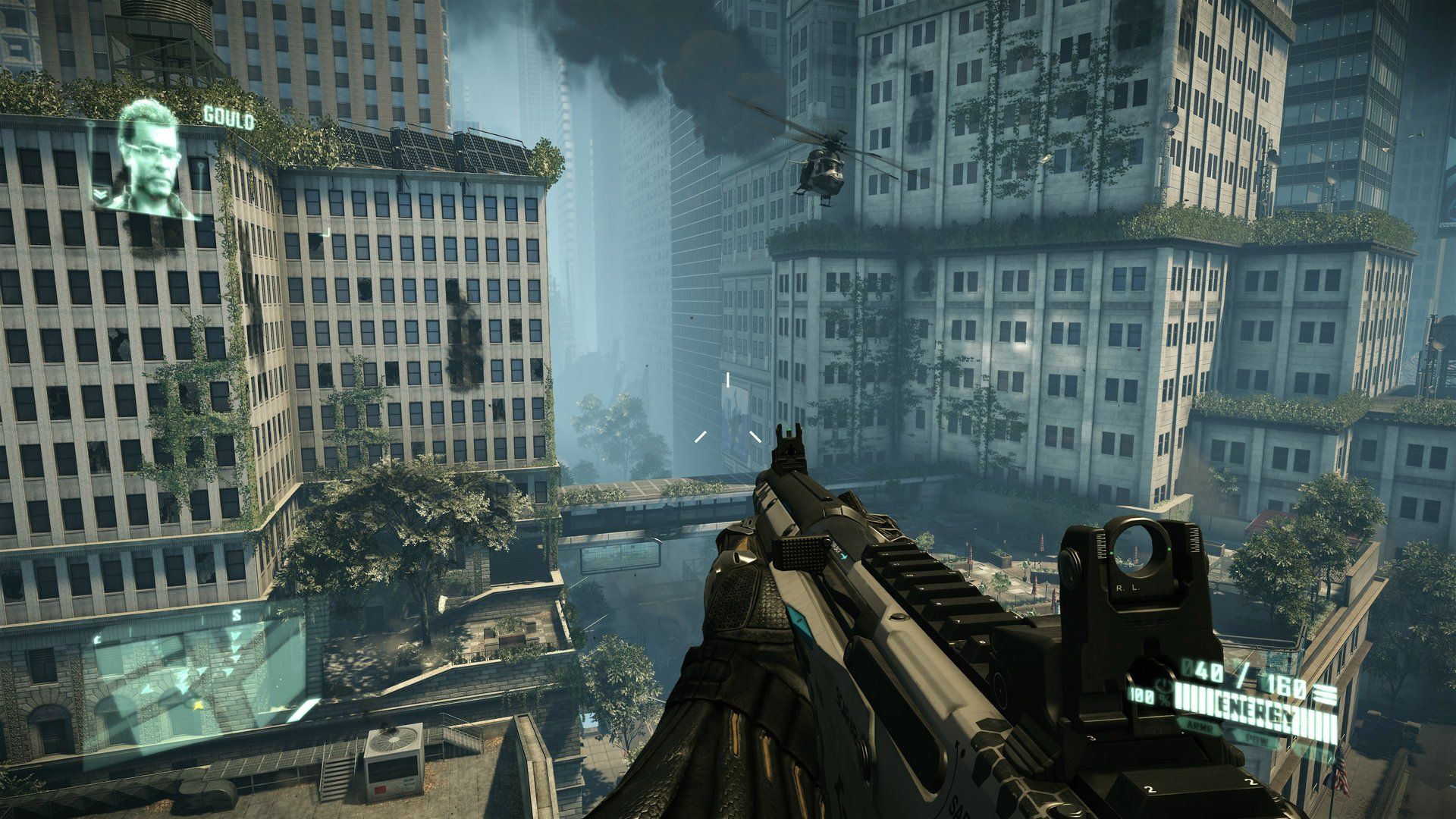
Task: Toggle the ARMR suit mode indicator
Action: tap(1199, 727)
